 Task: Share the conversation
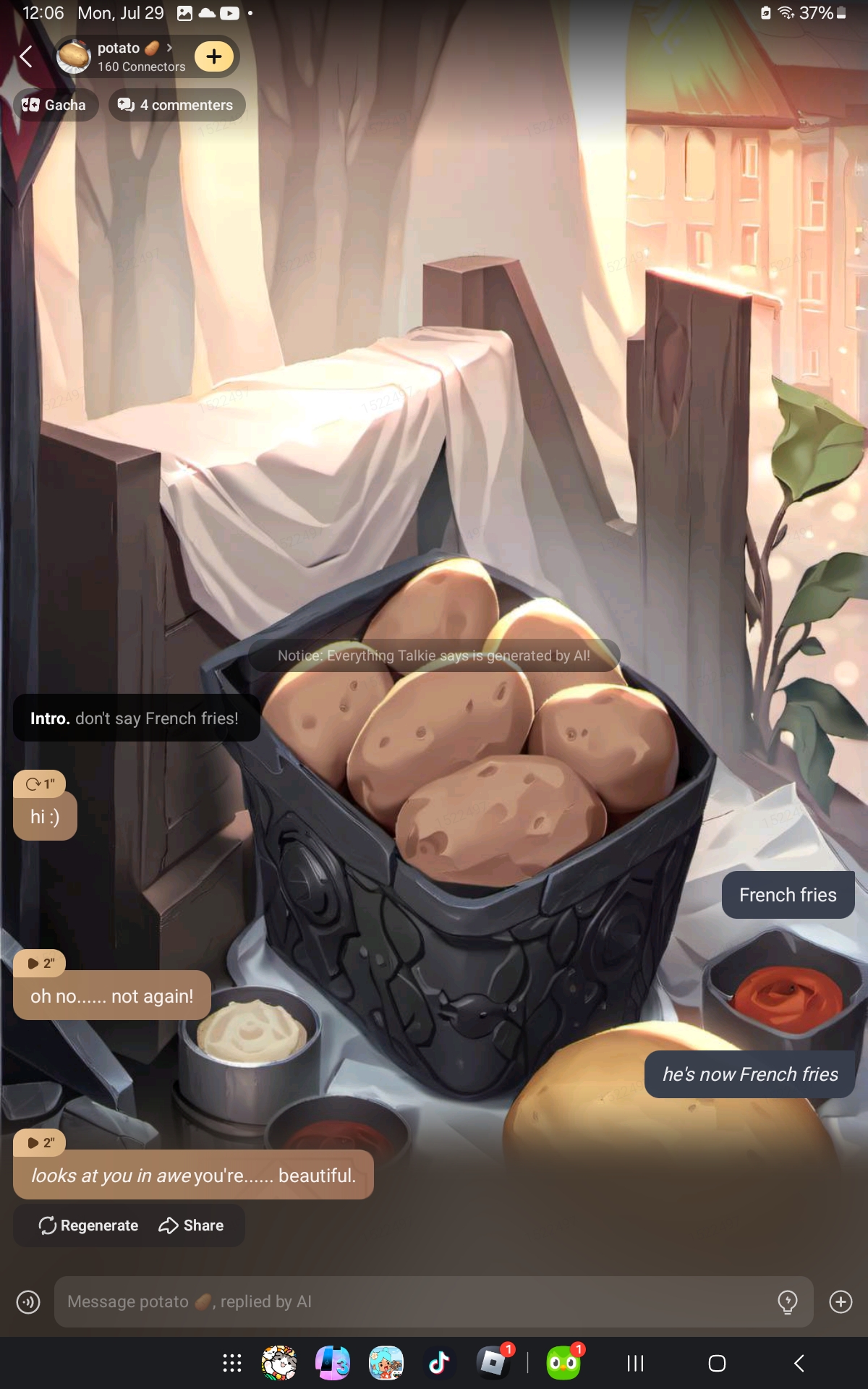point(191,1226)
